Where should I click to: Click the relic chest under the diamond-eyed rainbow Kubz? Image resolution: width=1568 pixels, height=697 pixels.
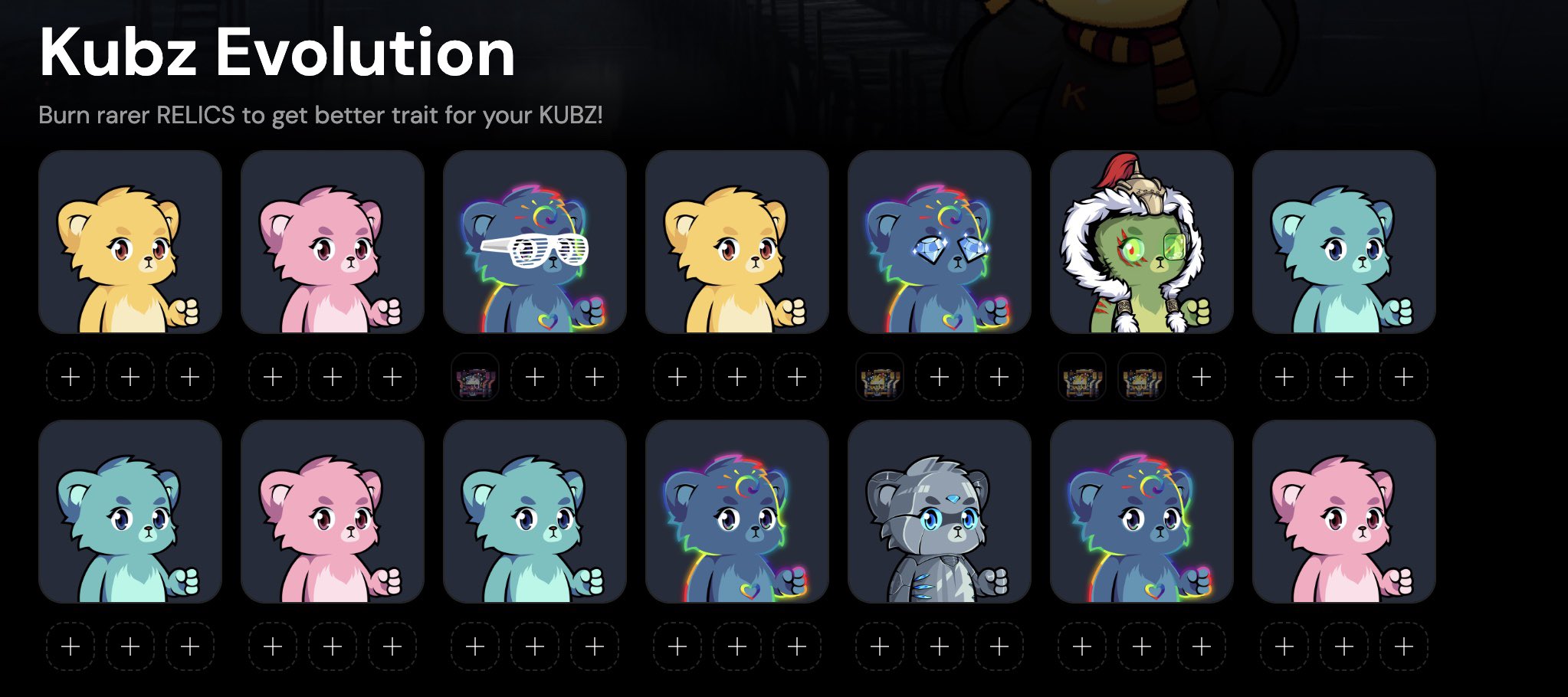pos(878,377)
